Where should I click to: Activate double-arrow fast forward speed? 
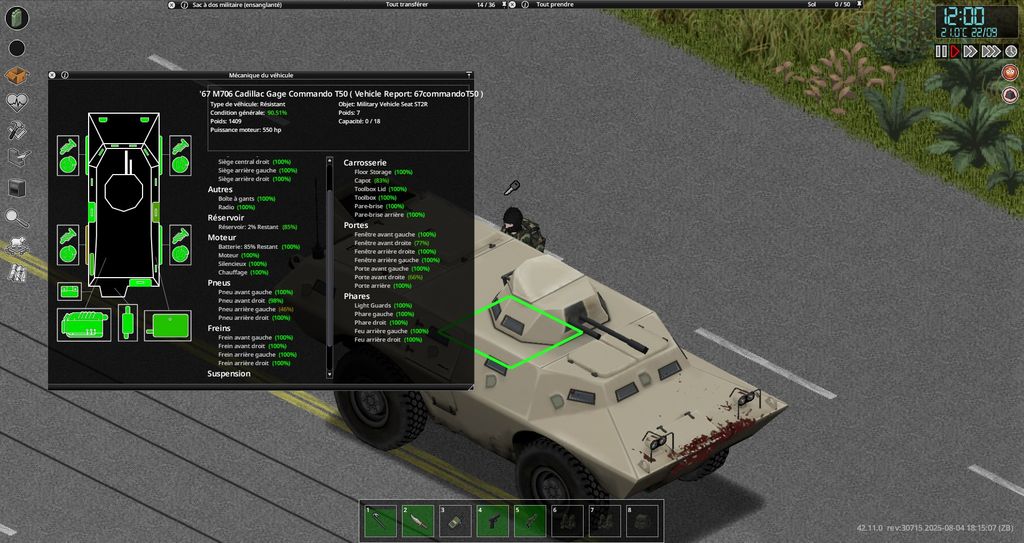tap(970, 51)
